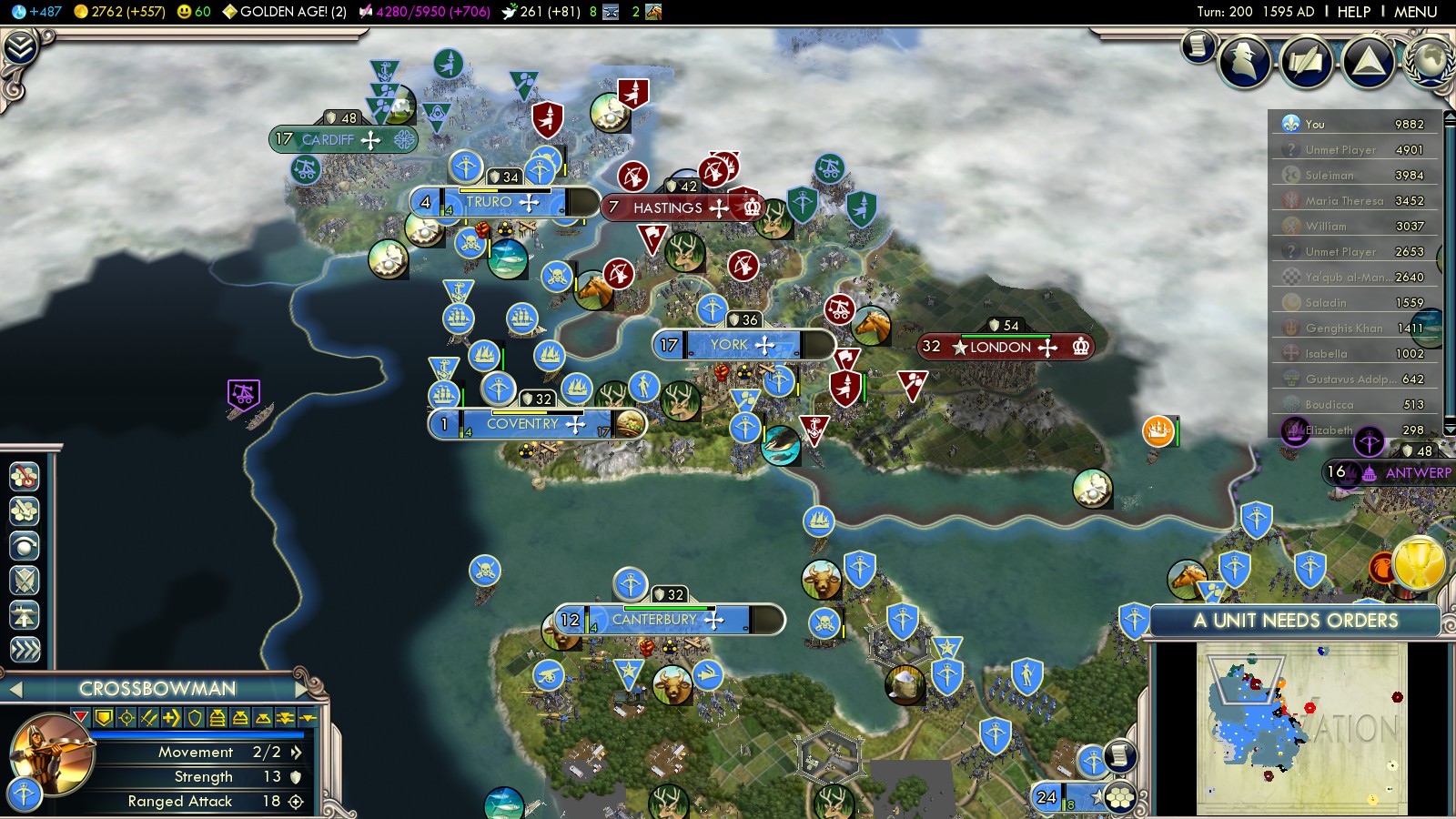
Task: Select previous unit with left arrow
Action: tap(15, 690)
